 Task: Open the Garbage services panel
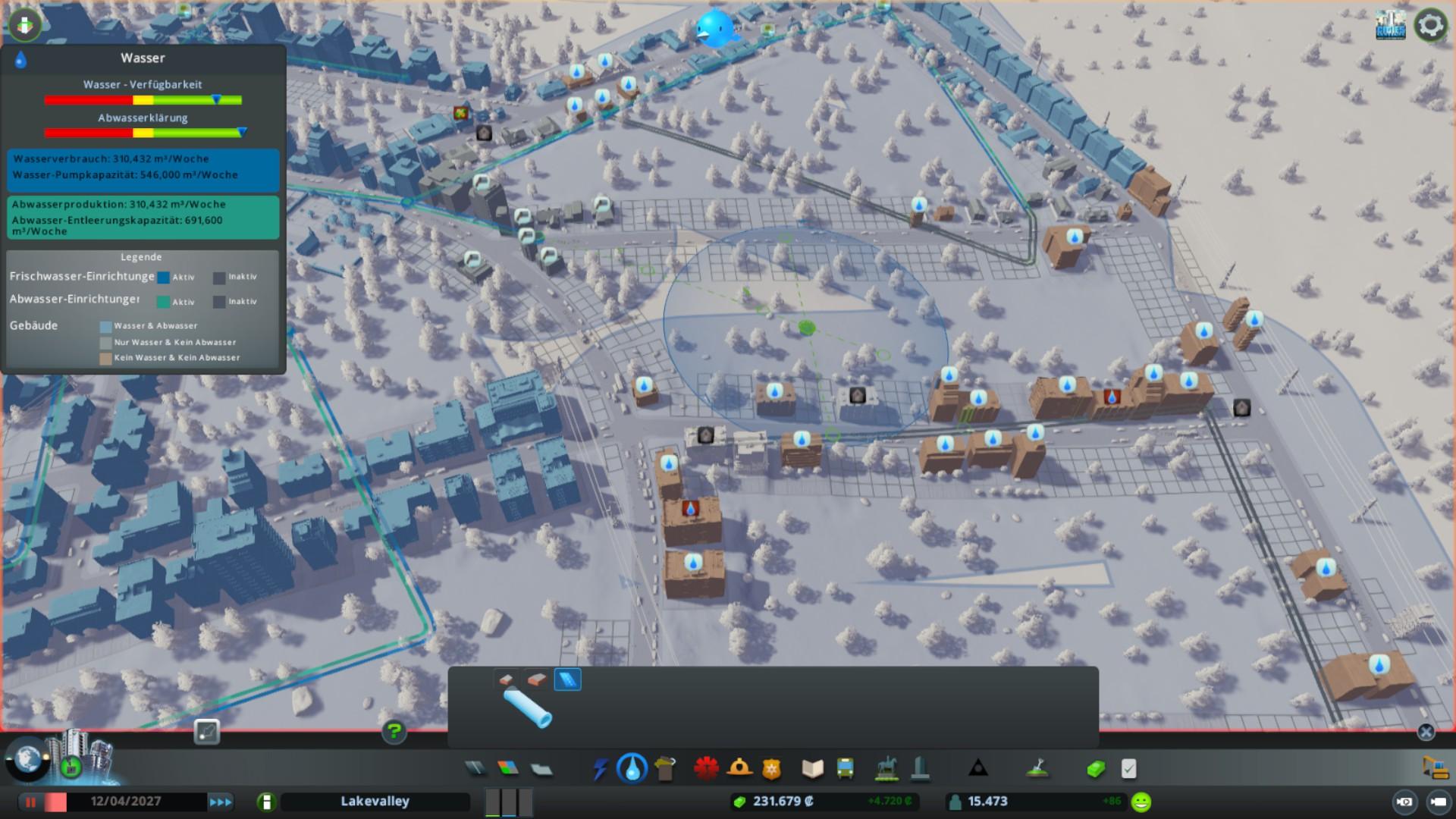point(664,768)
